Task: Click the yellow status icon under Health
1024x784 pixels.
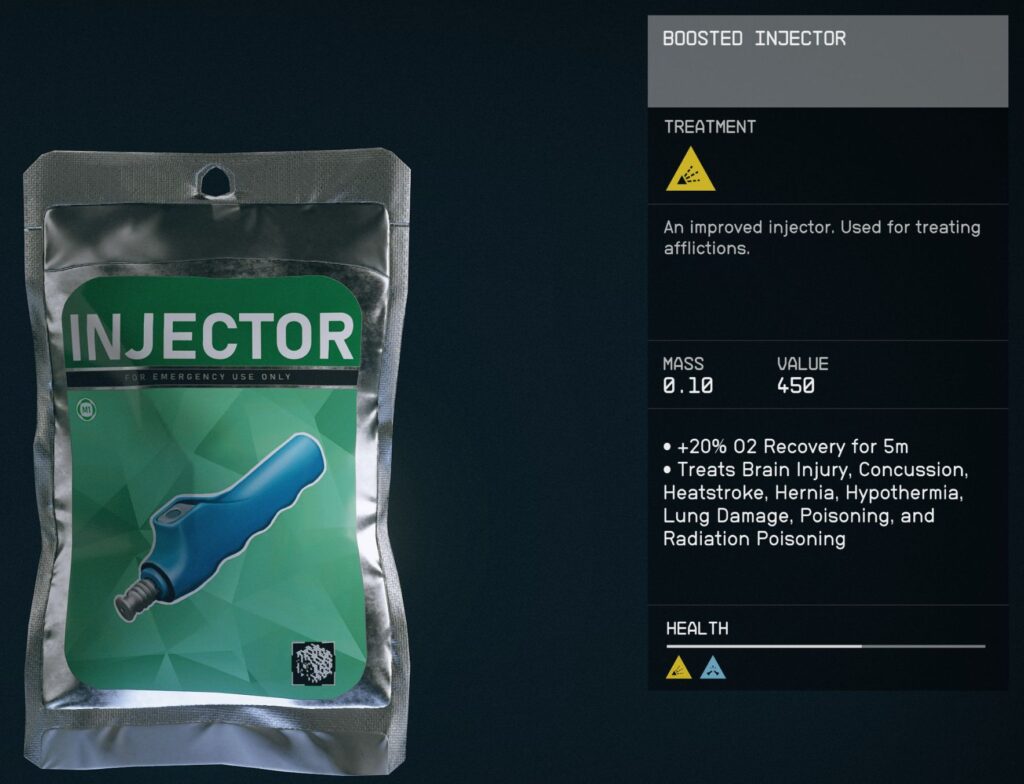Action: [679, 668]
